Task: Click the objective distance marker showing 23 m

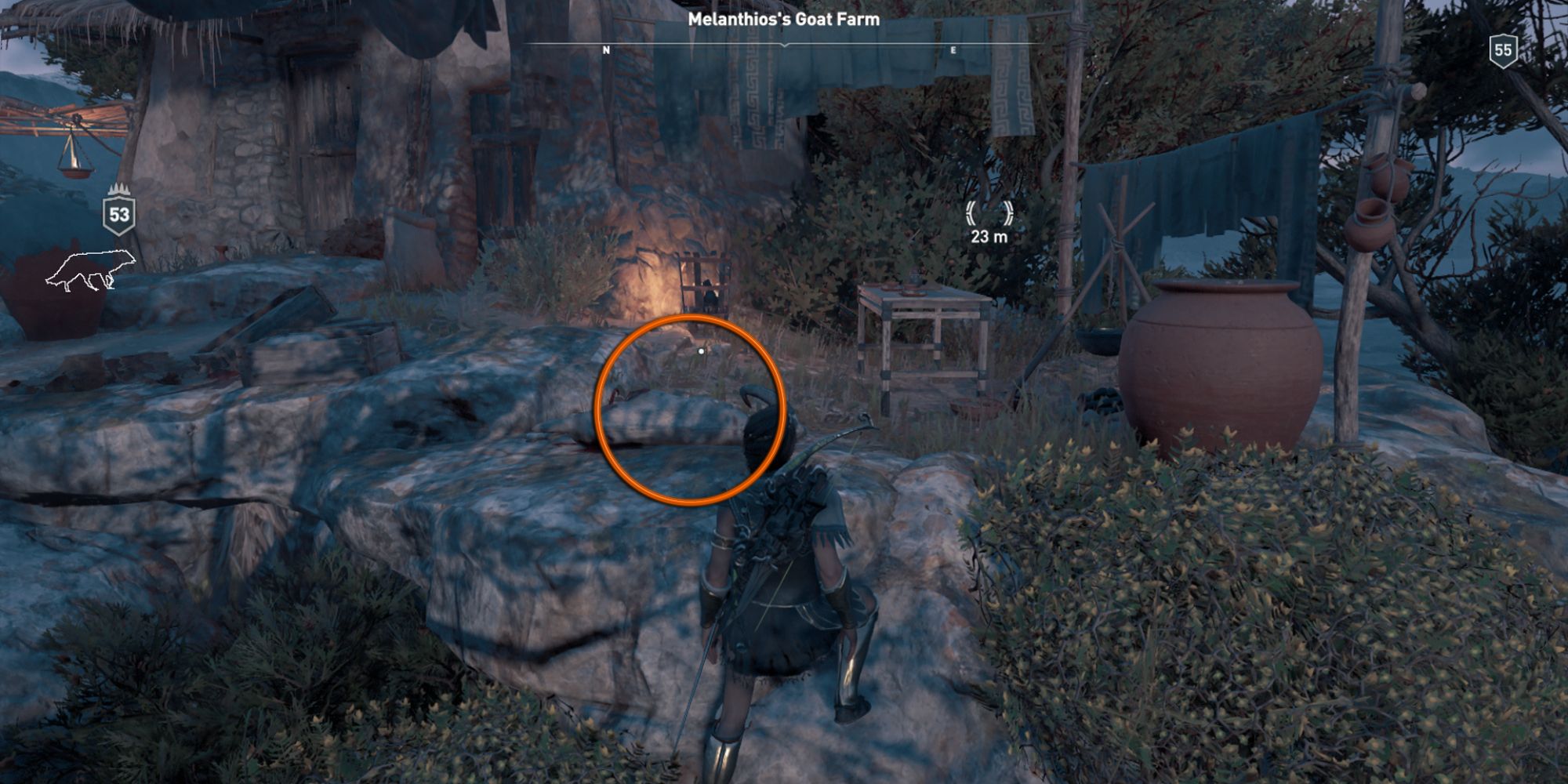Action: click(989, 235)
